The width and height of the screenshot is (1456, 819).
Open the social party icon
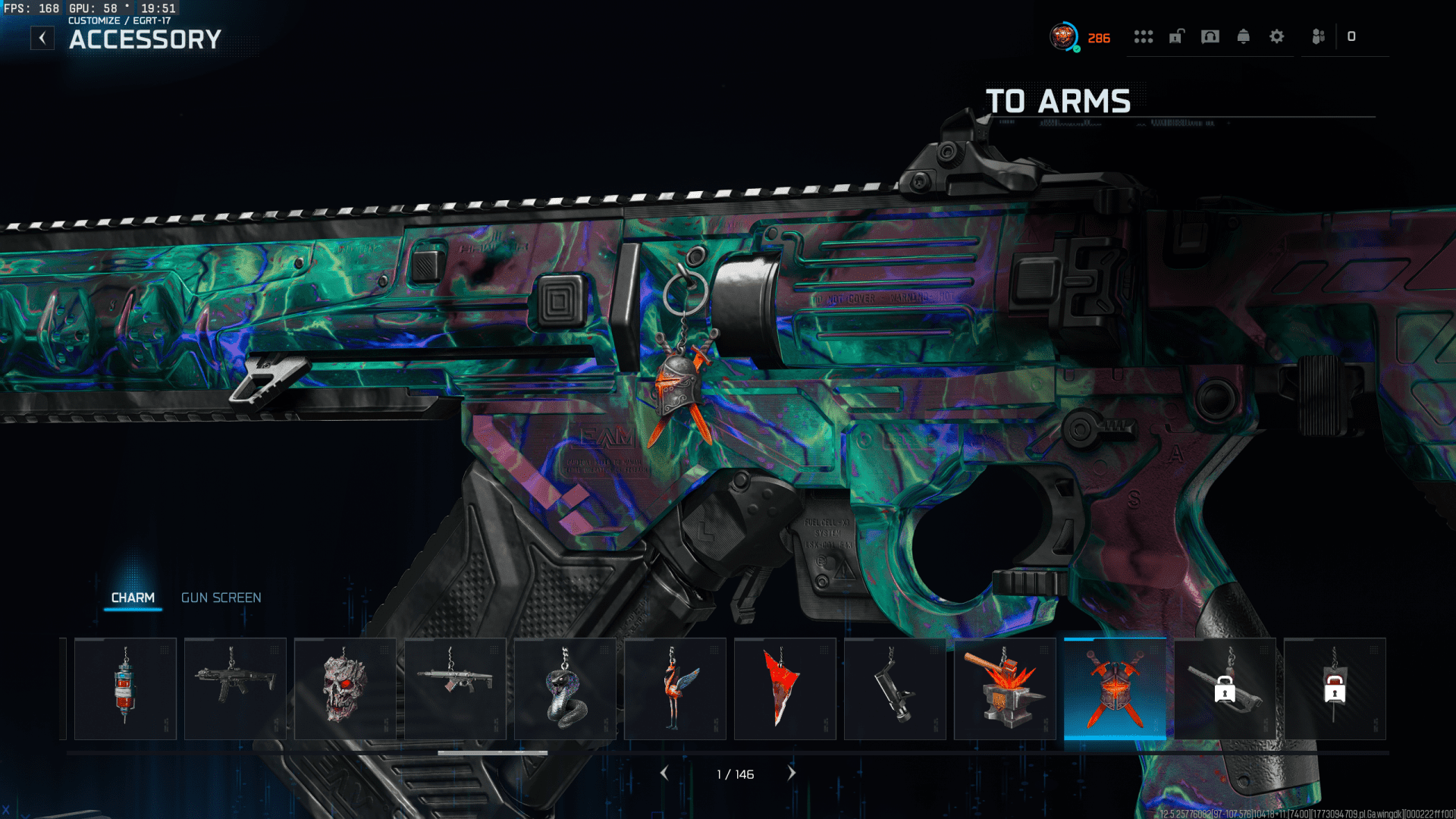pos(1319,36)
